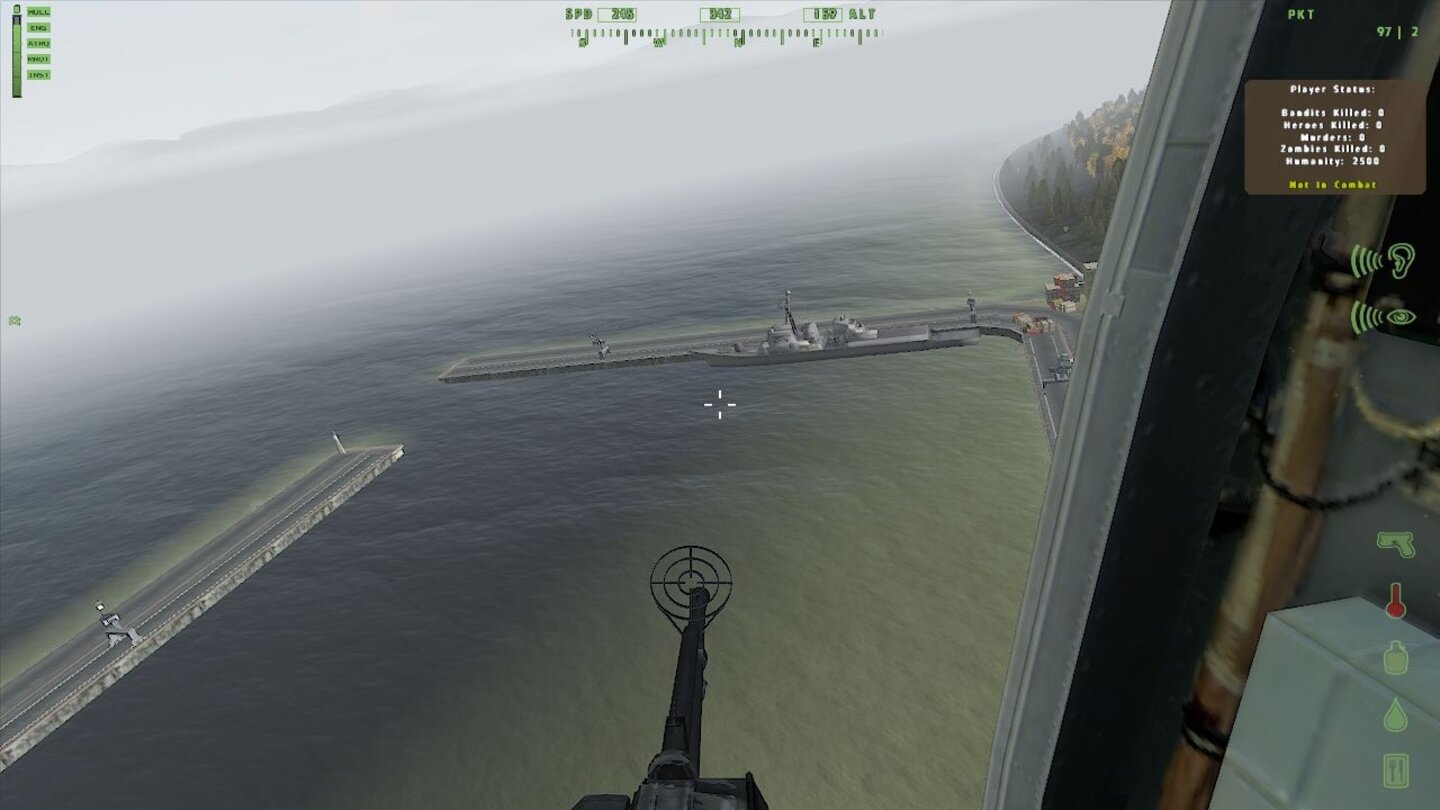
Task: Toggle the ENG engine status indicator
Action: [x=38, y=26]
